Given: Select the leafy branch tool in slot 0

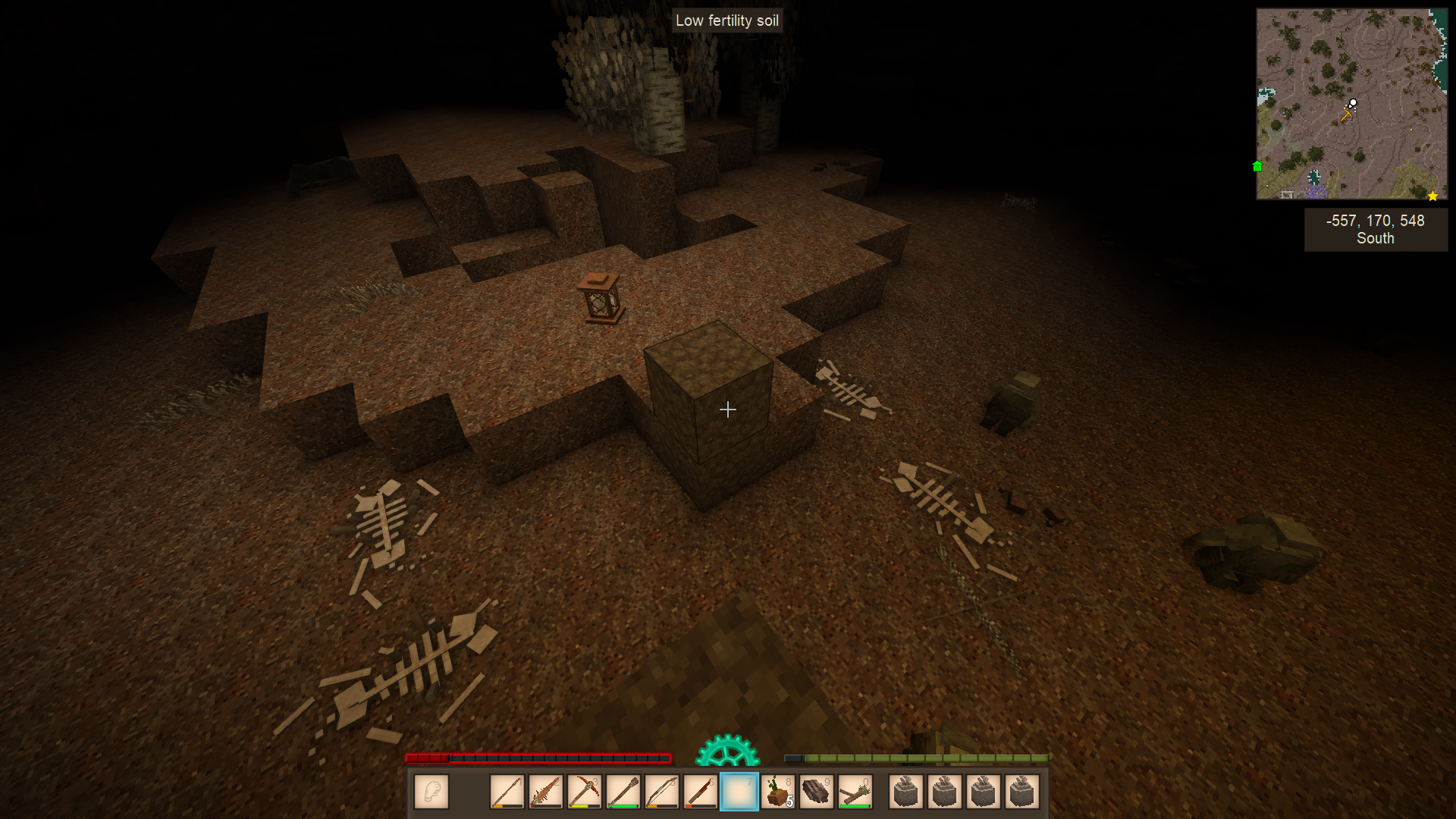Looking at the screenshot, I should pyautogui.click(x=855, y=792).
